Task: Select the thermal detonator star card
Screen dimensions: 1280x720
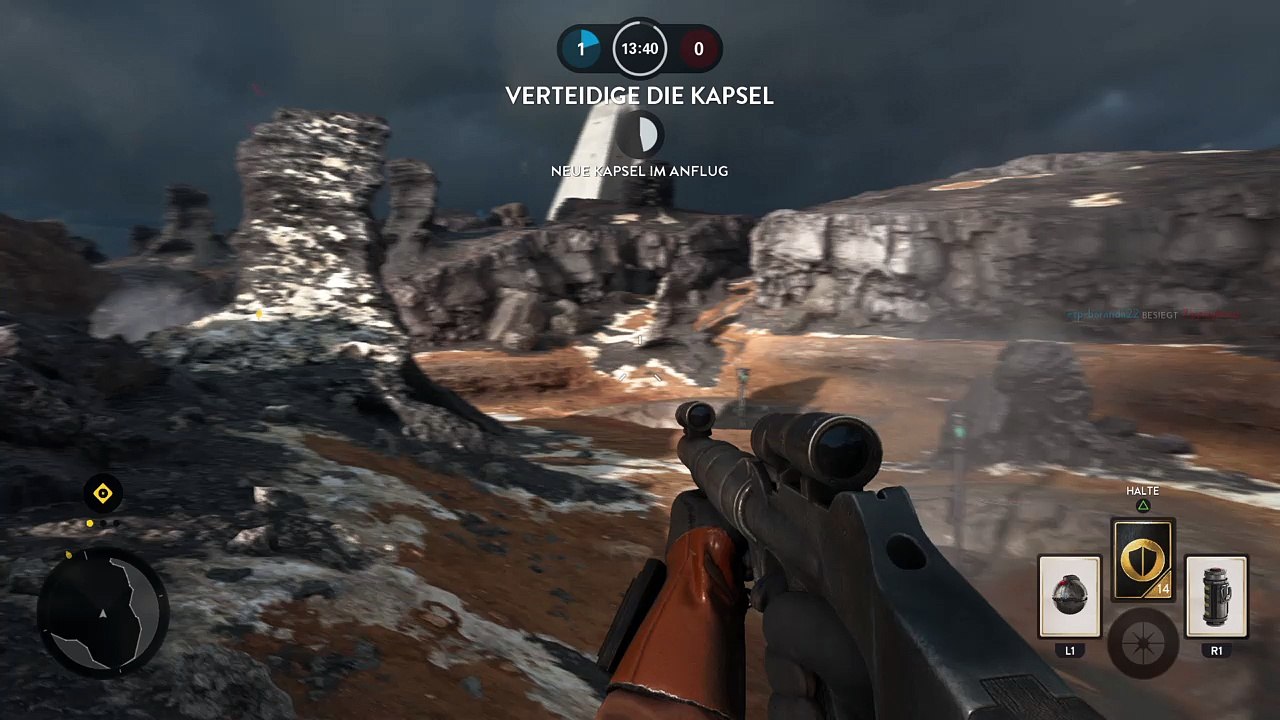Action: pyautogui.click(x=1069, y=596)
